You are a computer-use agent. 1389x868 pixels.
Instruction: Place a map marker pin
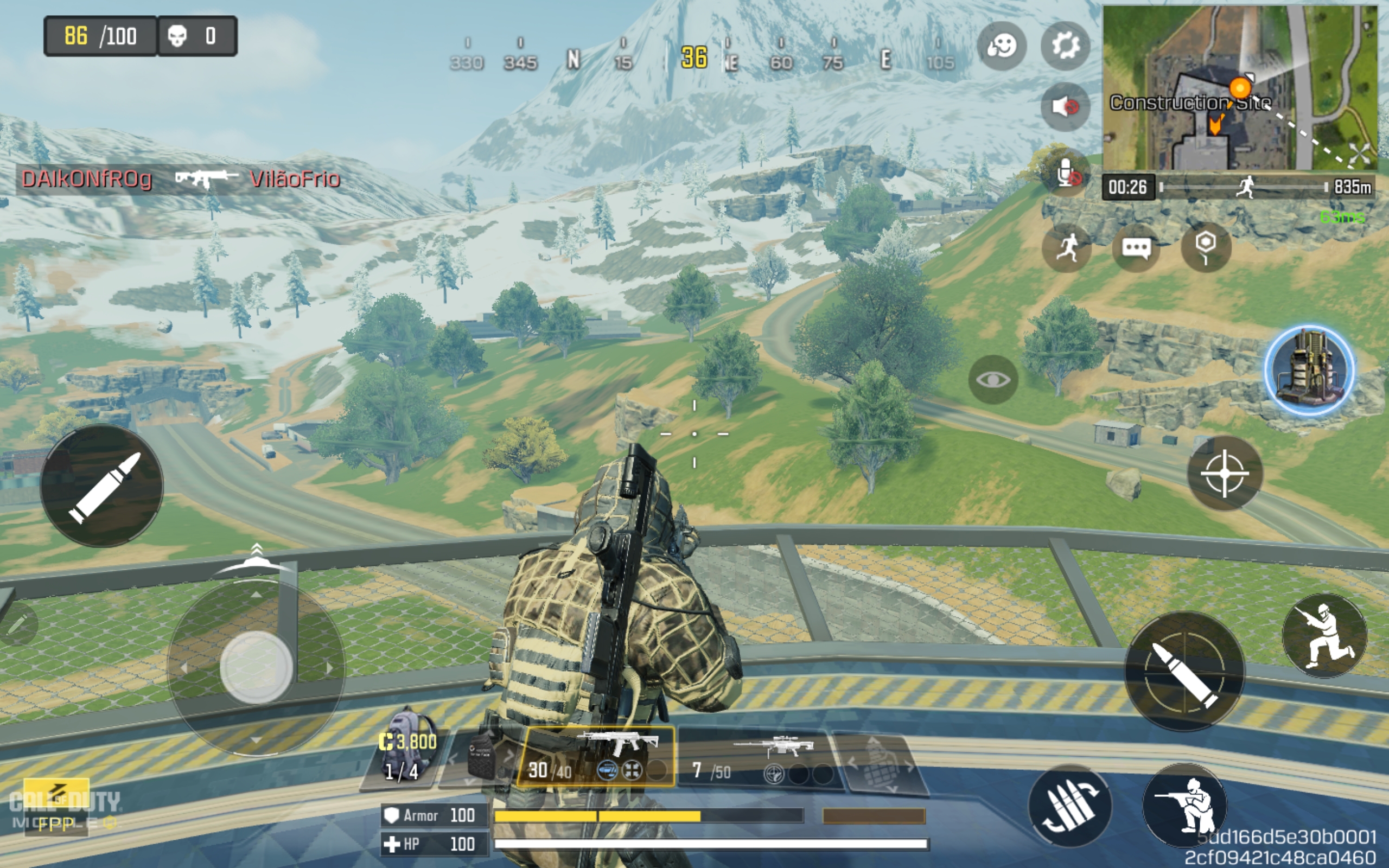click(x=1205, y=247)
